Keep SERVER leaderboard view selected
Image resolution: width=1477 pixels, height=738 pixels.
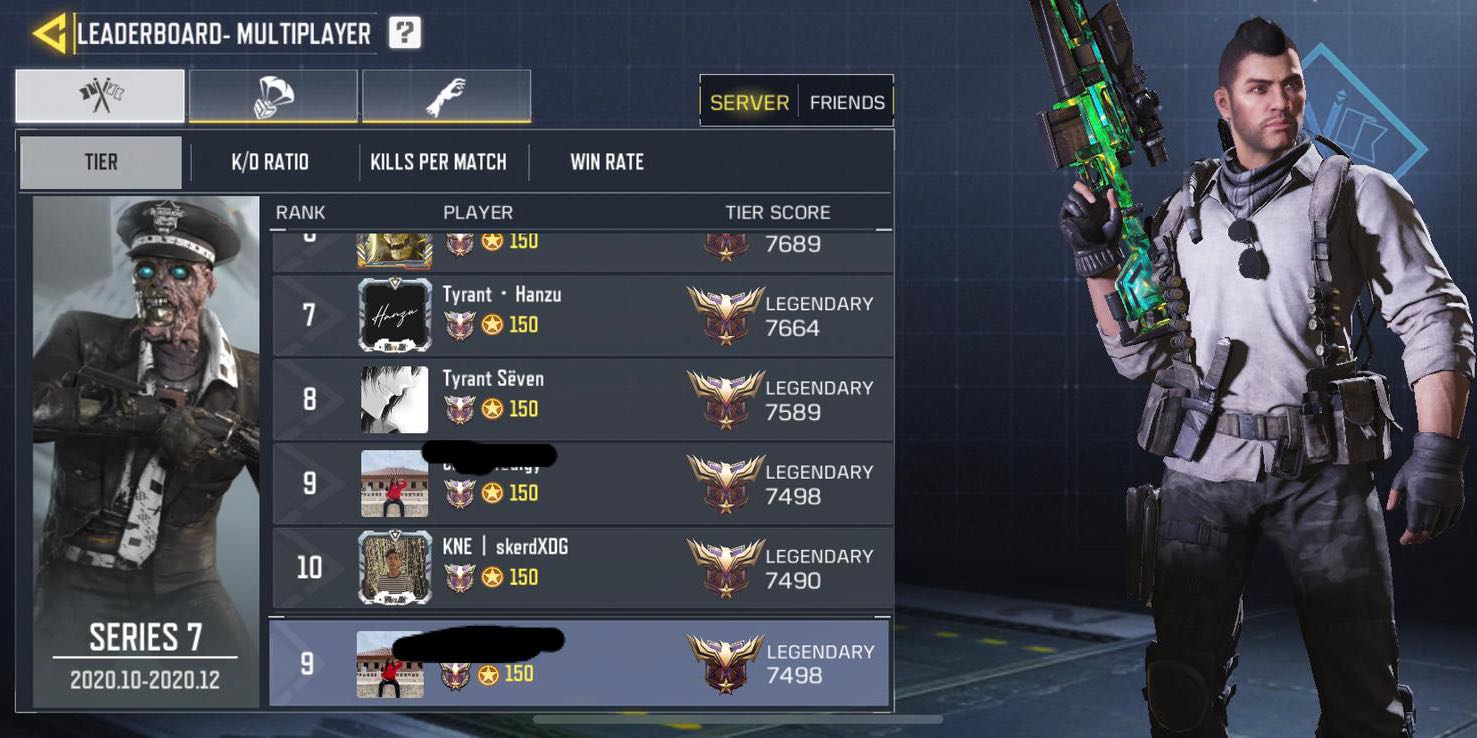tap(748, 102)
